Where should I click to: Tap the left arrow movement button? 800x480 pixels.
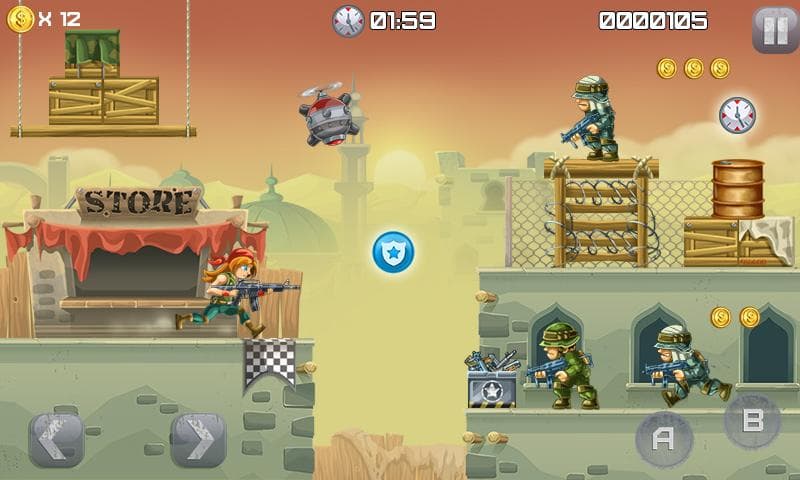56,440
